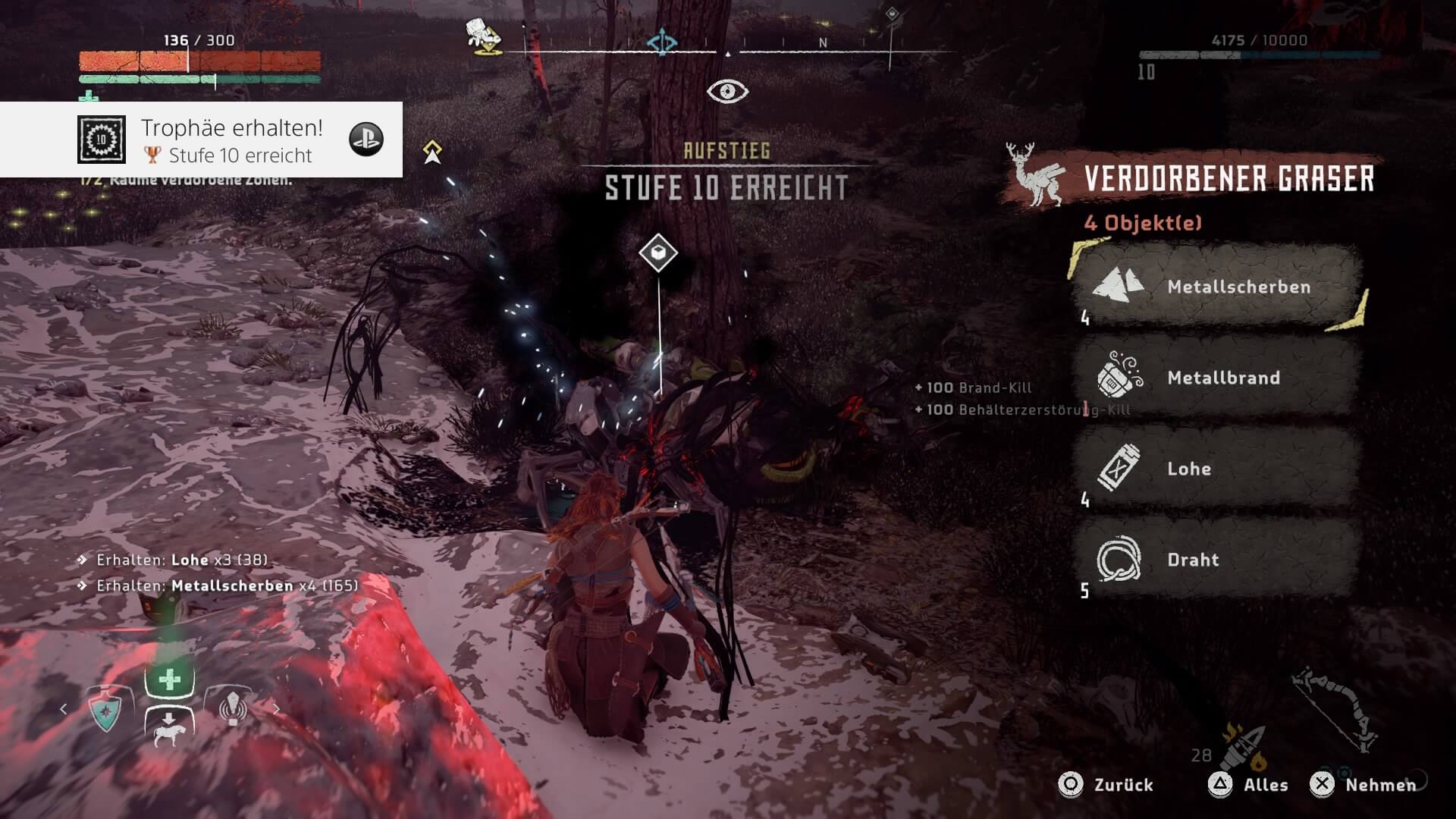Choose the mount call quick slot
This screenshot has width=1456, height=819.
click(169, 728)
